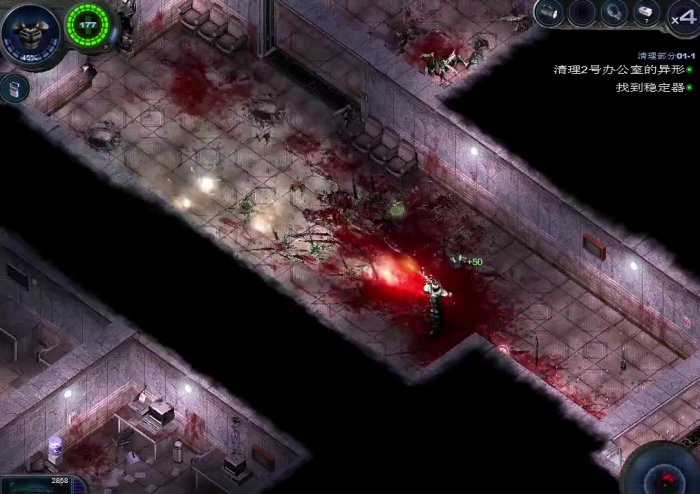
Task: Click the small item icon below the armor portrait
Action: coord(15,88)
